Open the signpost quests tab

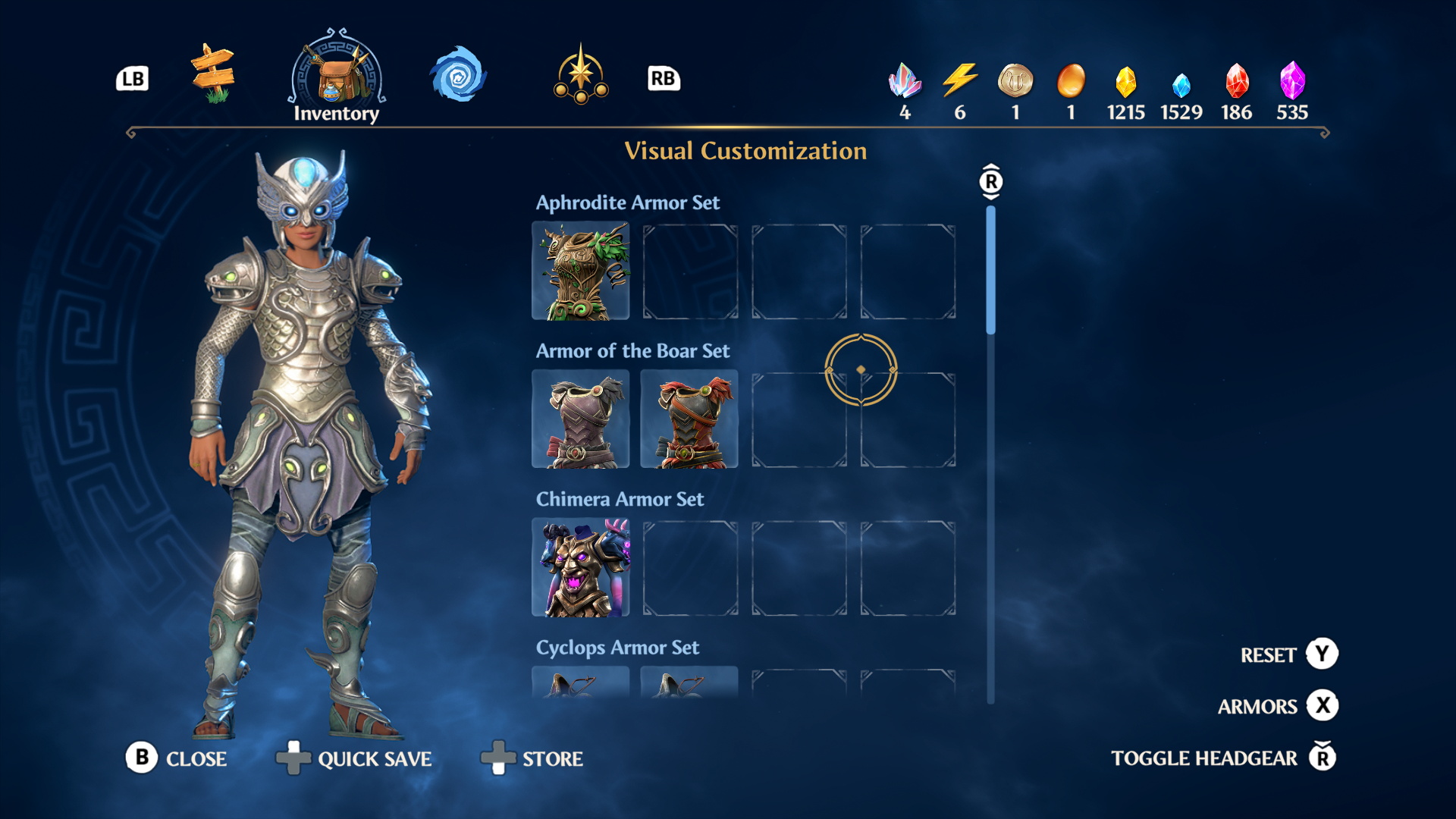point(213,74)
